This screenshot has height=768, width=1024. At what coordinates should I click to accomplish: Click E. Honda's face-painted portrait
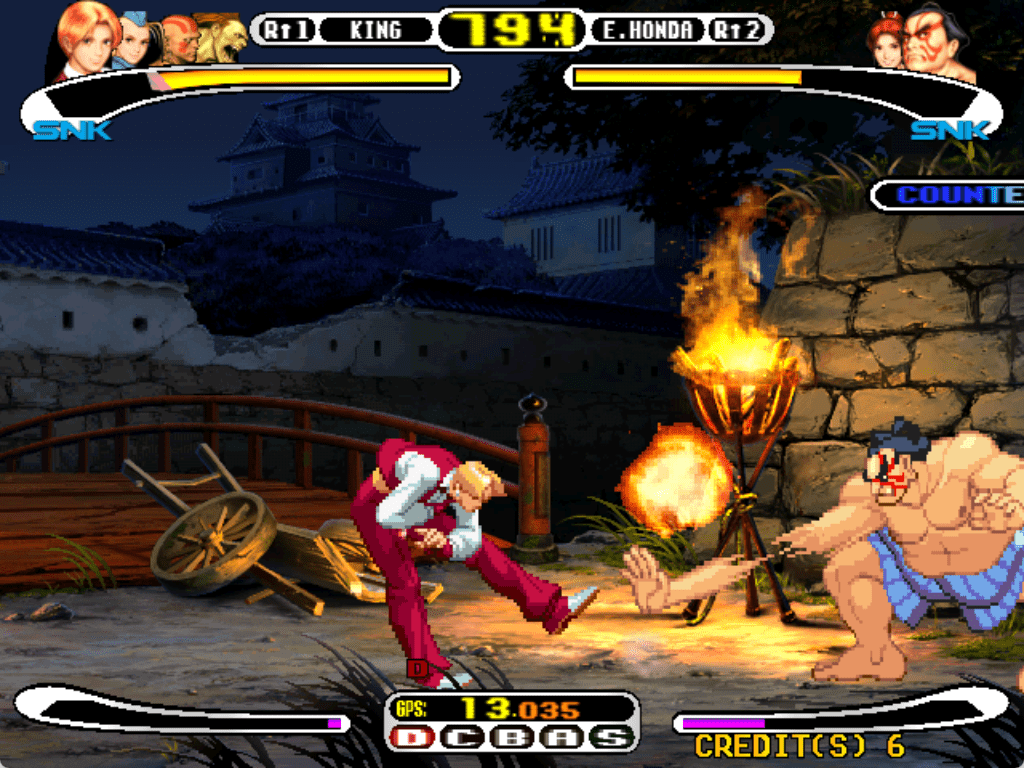[940, 42]
